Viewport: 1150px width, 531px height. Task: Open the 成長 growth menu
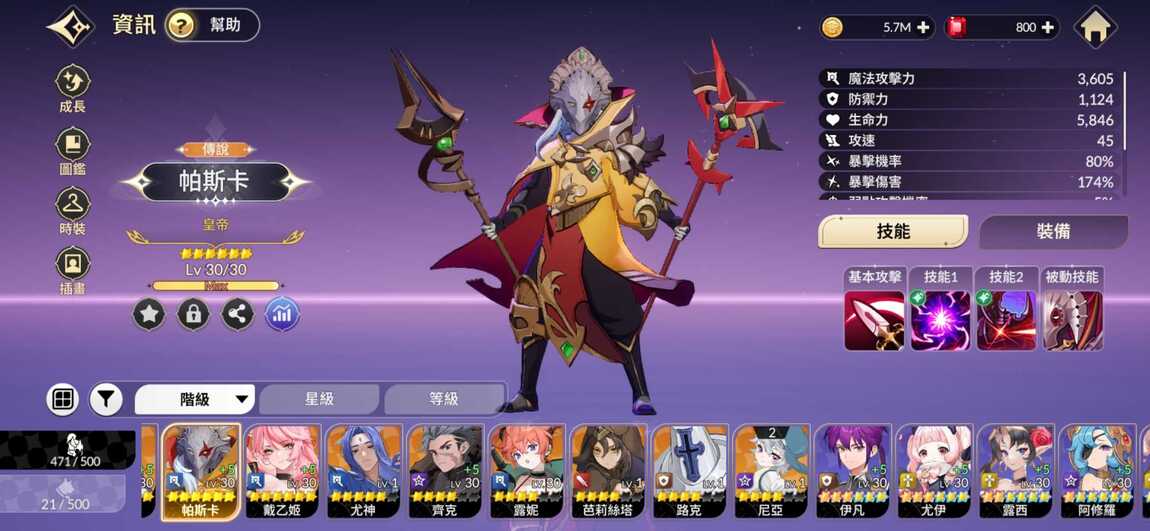tap(72, 89)
